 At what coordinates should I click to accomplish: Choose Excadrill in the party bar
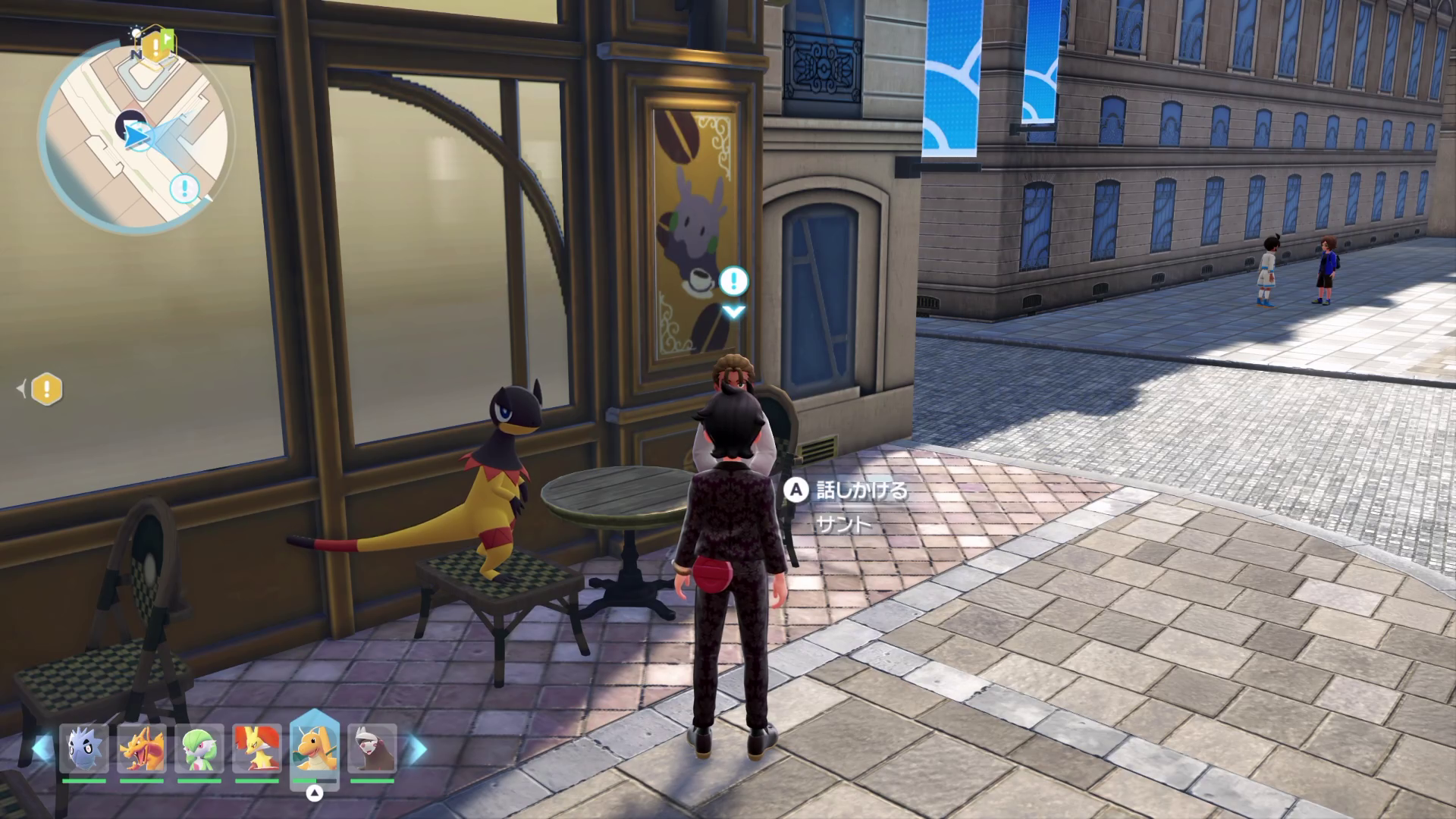[x=372, y=749]
